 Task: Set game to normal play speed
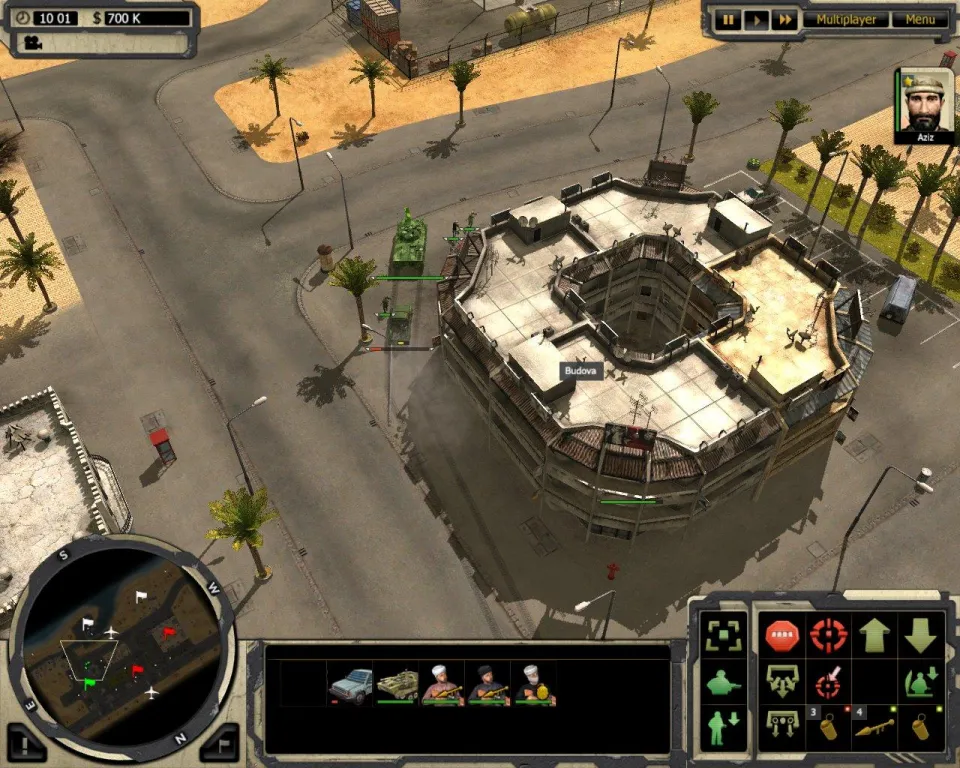757,20
